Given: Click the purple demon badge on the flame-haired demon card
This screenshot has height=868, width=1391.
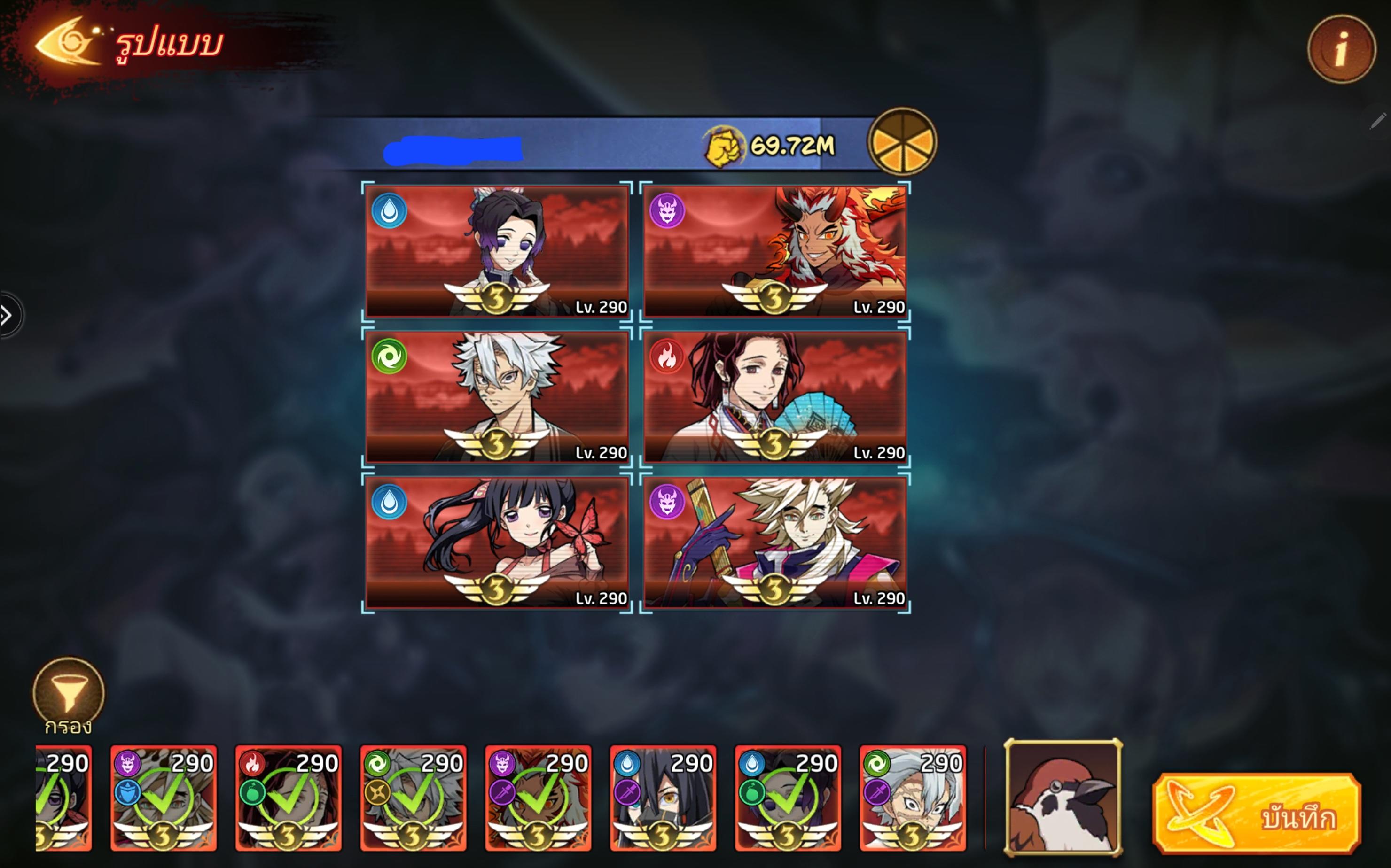Looking at the screenshot, I should 667,212.
